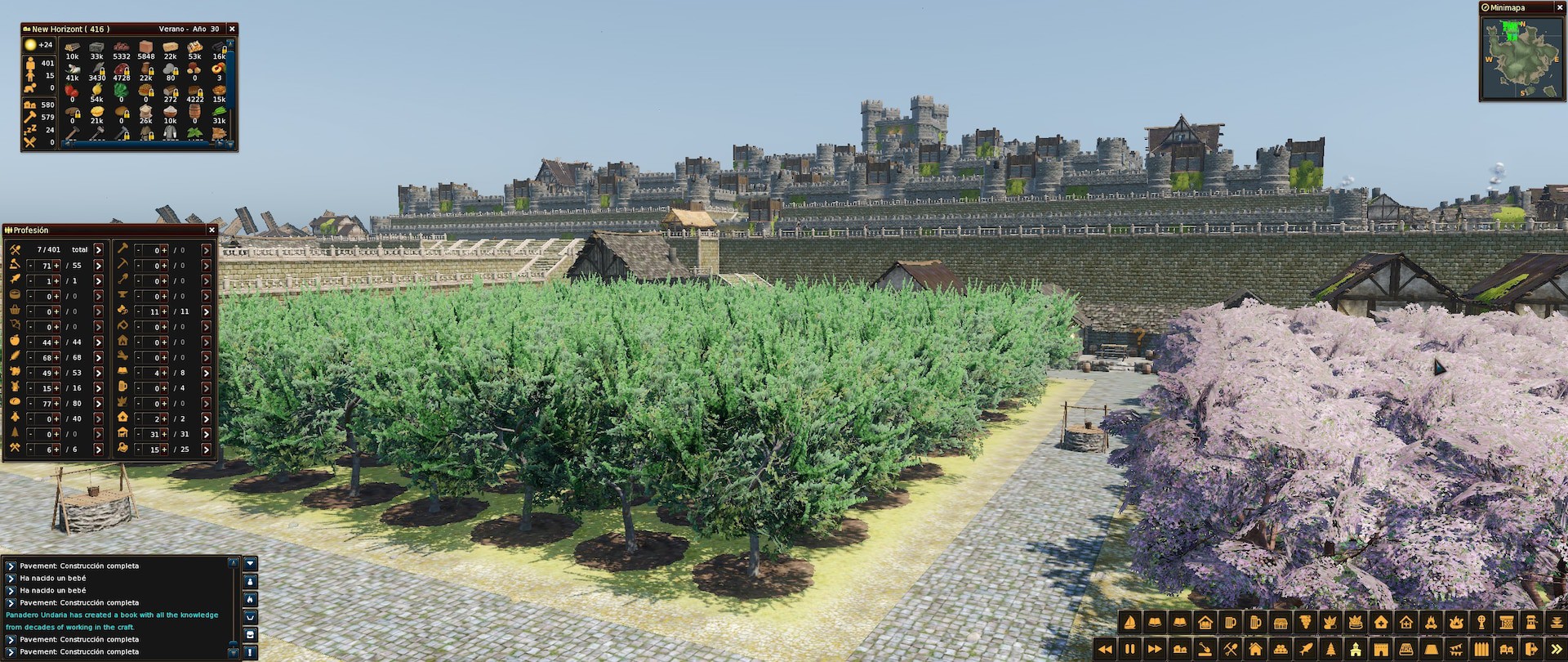Remove one worker from the fish profession

30,281
